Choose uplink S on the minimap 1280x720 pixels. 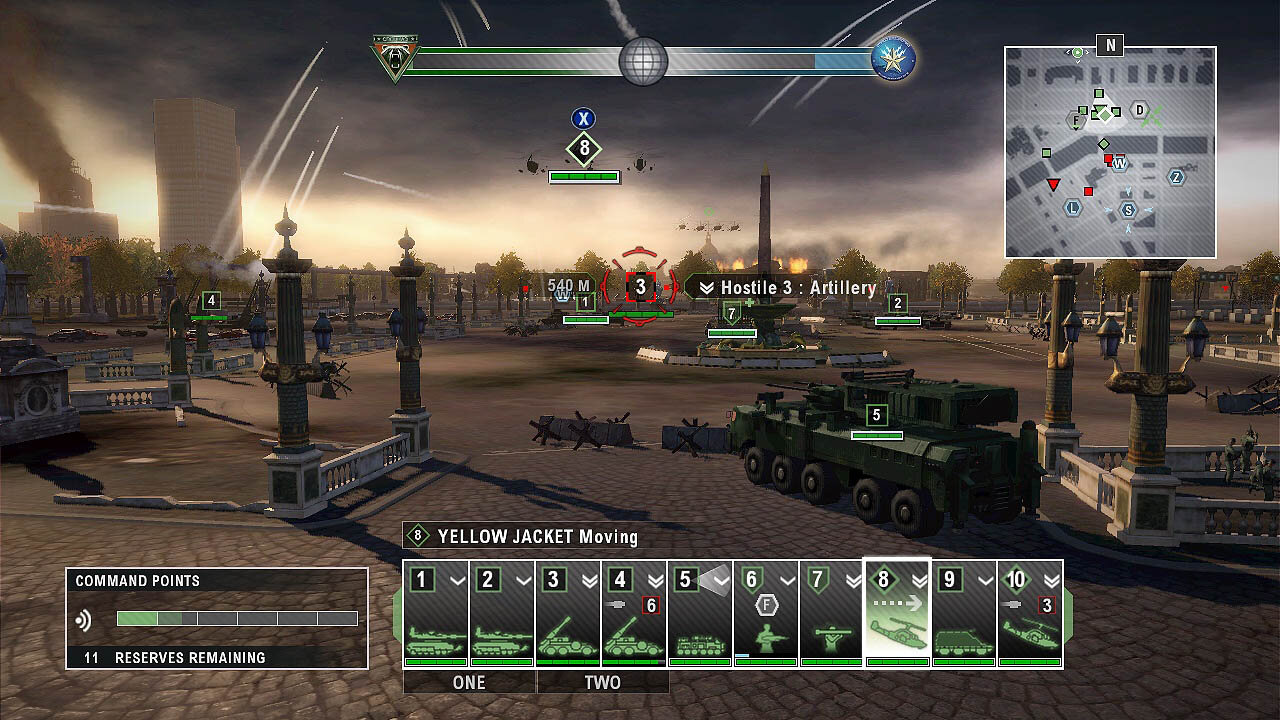[1129, 209]
